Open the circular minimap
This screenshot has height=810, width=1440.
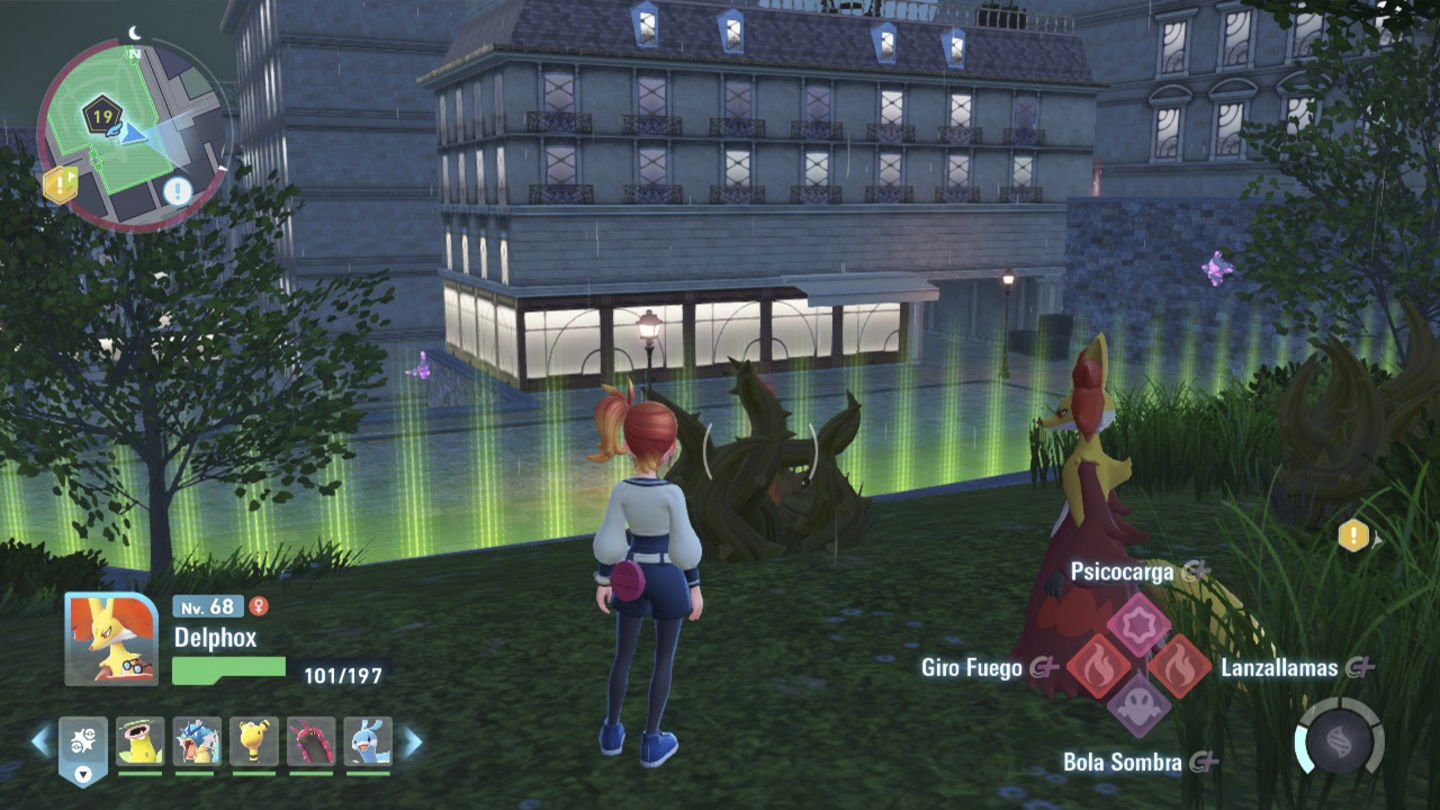coord(134,133)
